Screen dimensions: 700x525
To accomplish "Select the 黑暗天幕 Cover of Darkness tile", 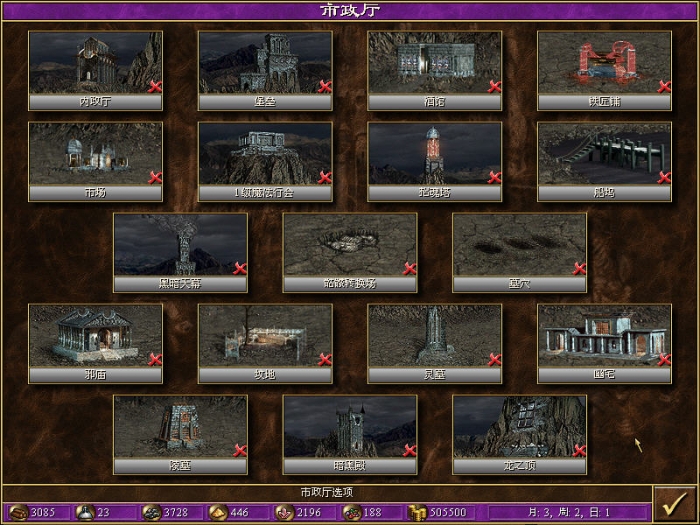I will 180,245.
